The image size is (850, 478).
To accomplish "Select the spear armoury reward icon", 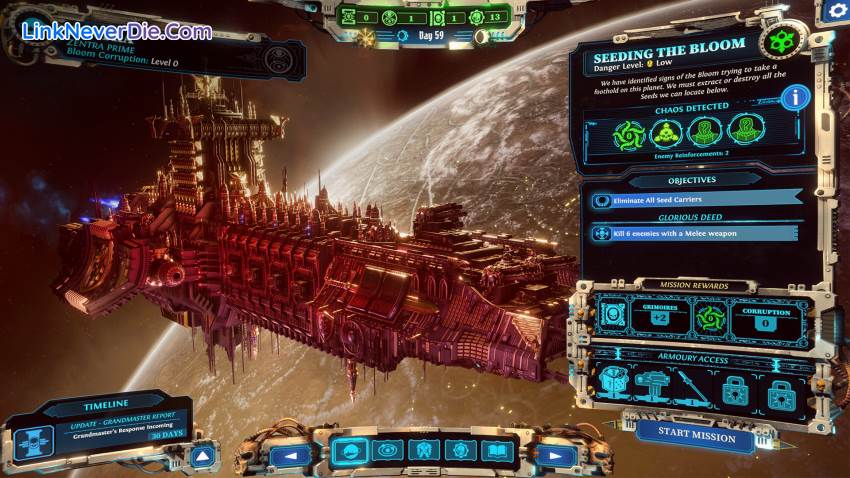I will pos(687,385).
